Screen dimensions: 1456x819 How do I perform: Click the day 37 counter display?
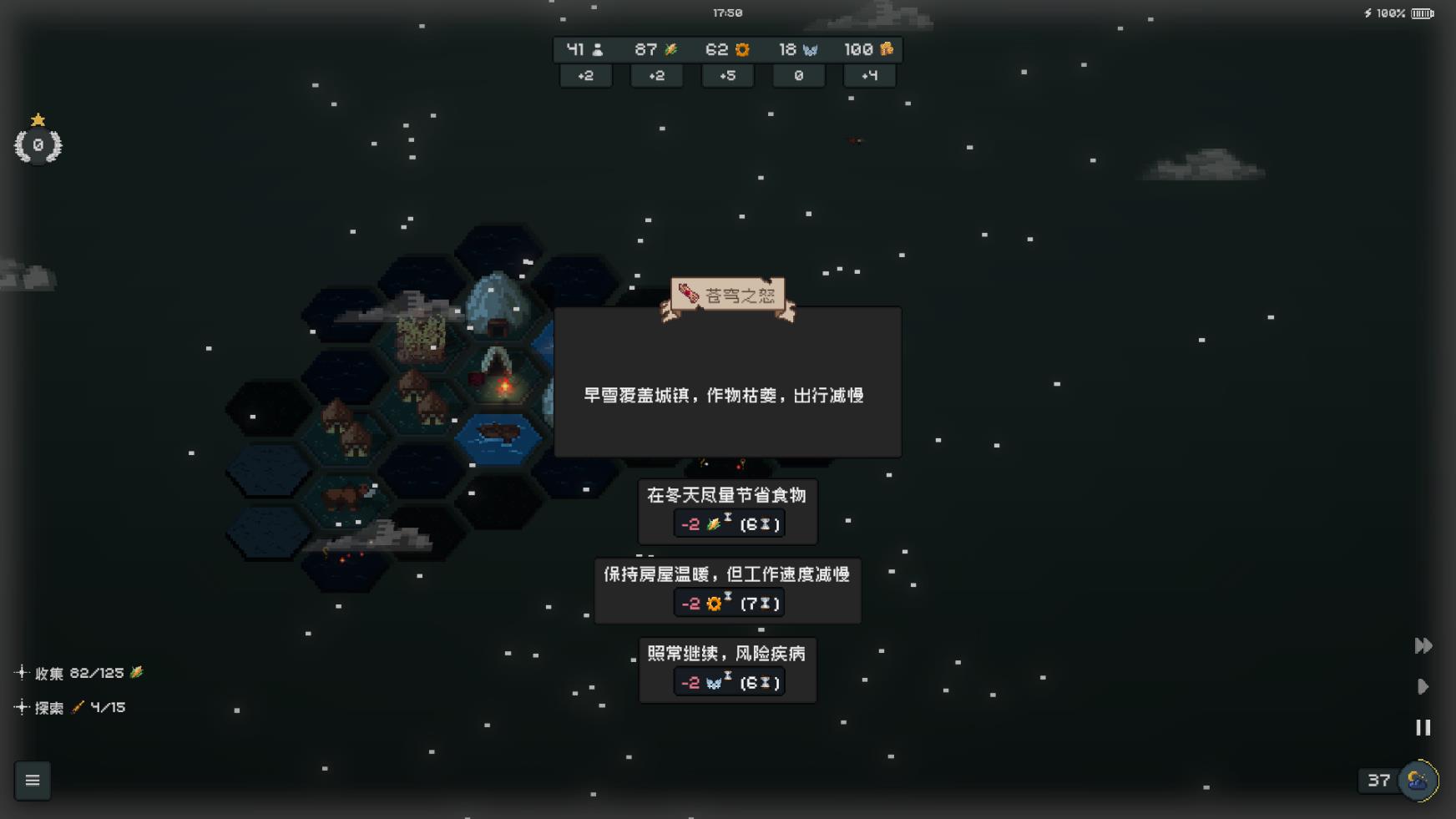pyautogui.click(x=1380, y=781)
